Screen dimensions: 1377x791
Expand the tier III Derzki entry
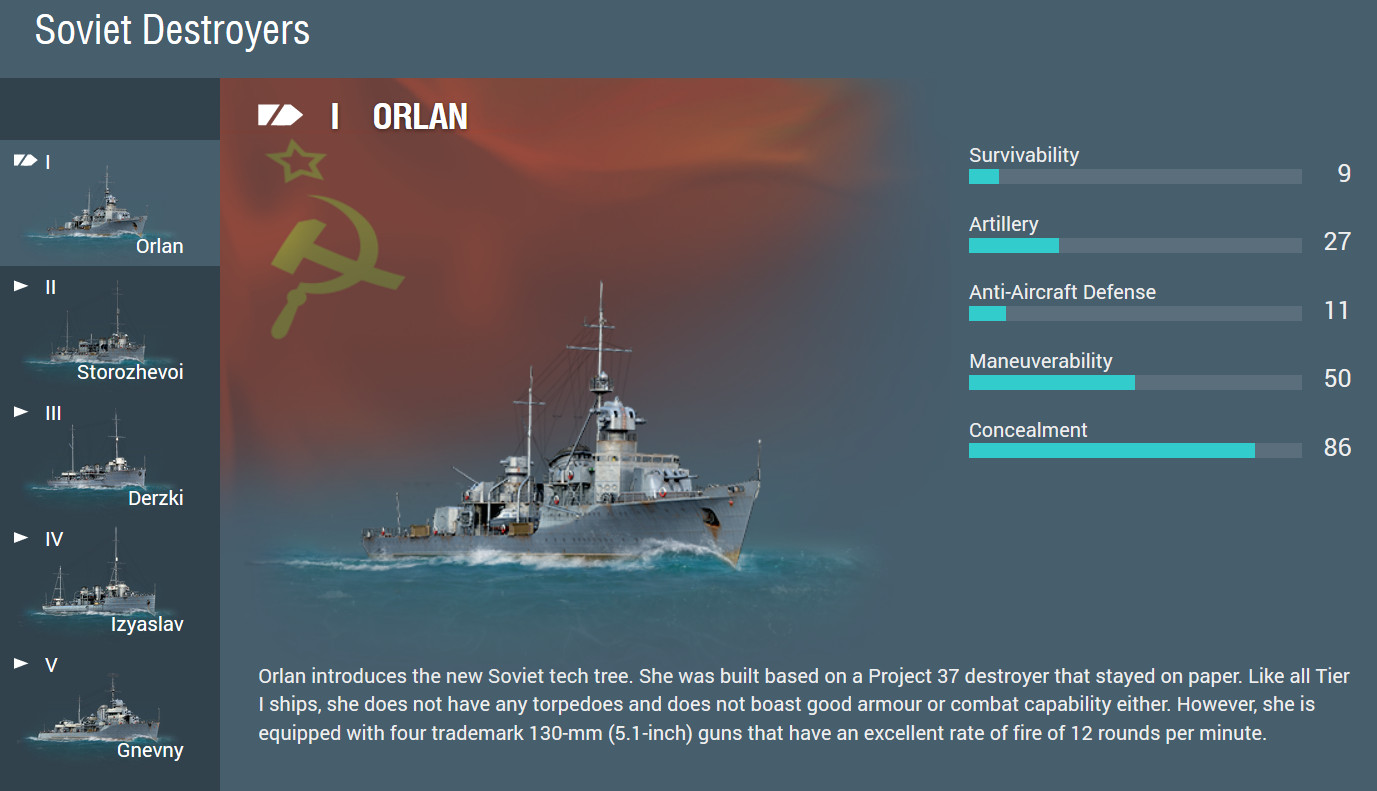pyautogui.click(x=19, y=412)
